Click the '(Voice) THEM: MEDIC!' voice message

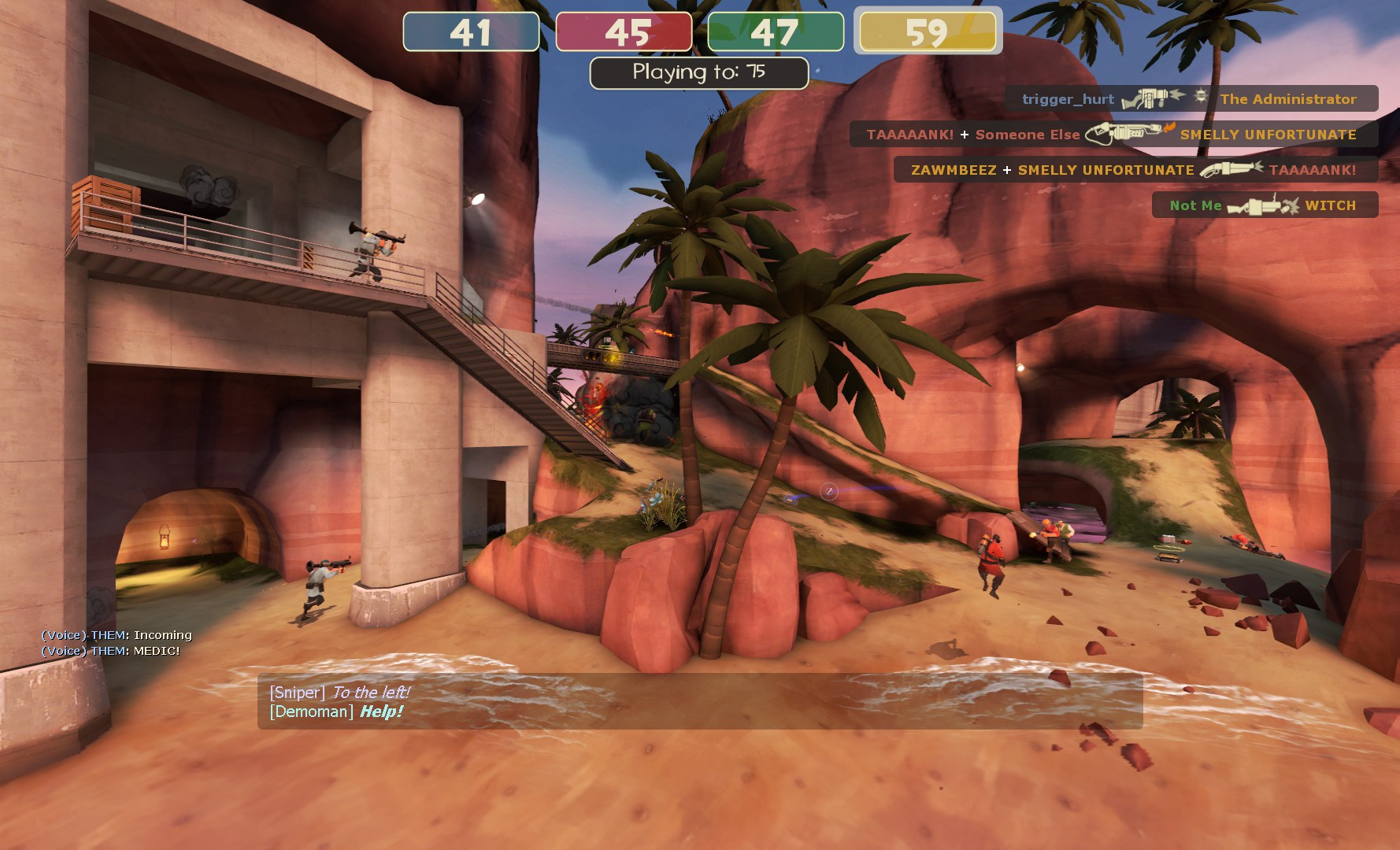click(x=109, y=650)
